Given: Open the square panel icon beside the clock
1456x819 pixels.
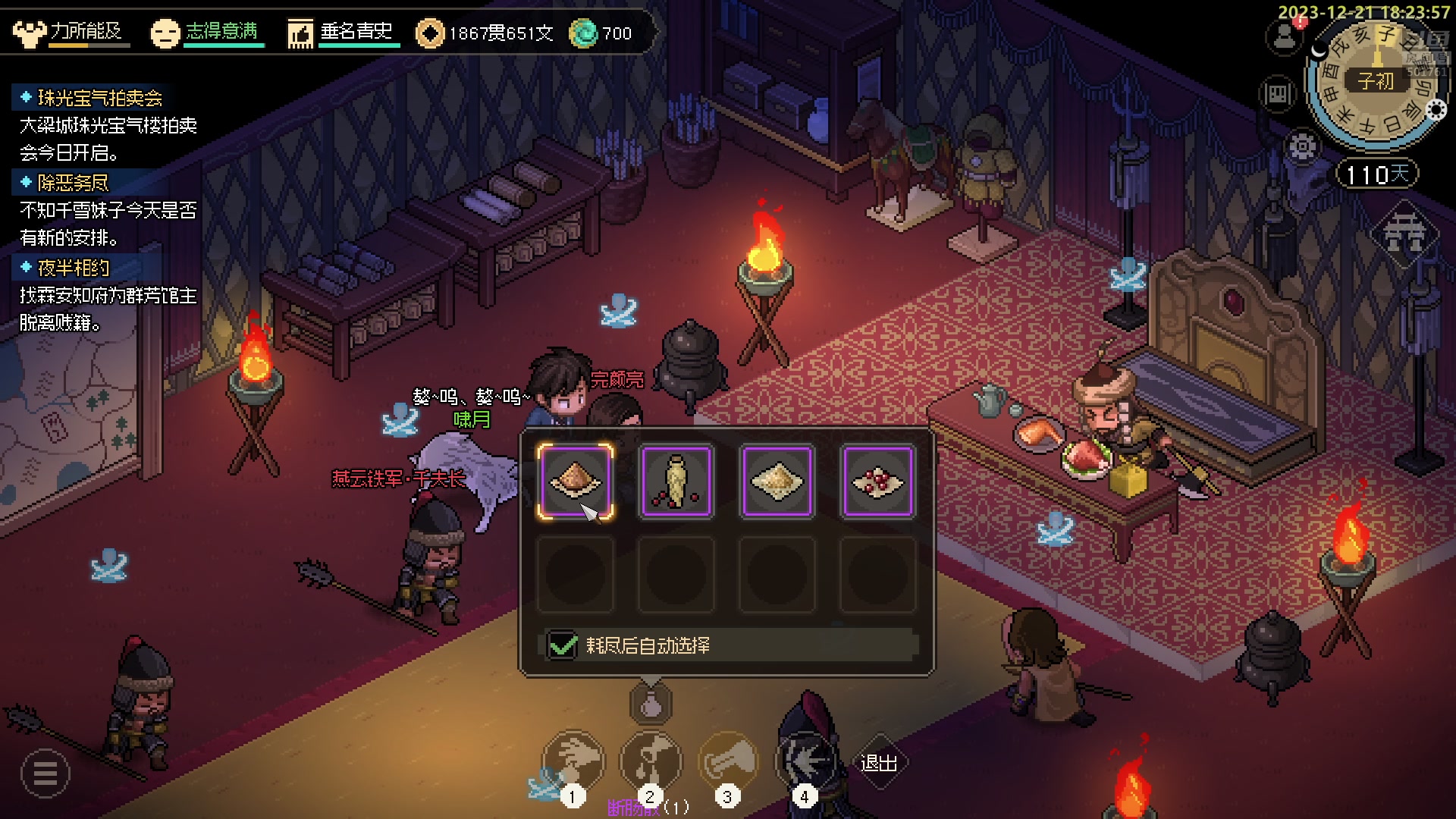Looking at the screenshot, I should [x=1277, y=95].
